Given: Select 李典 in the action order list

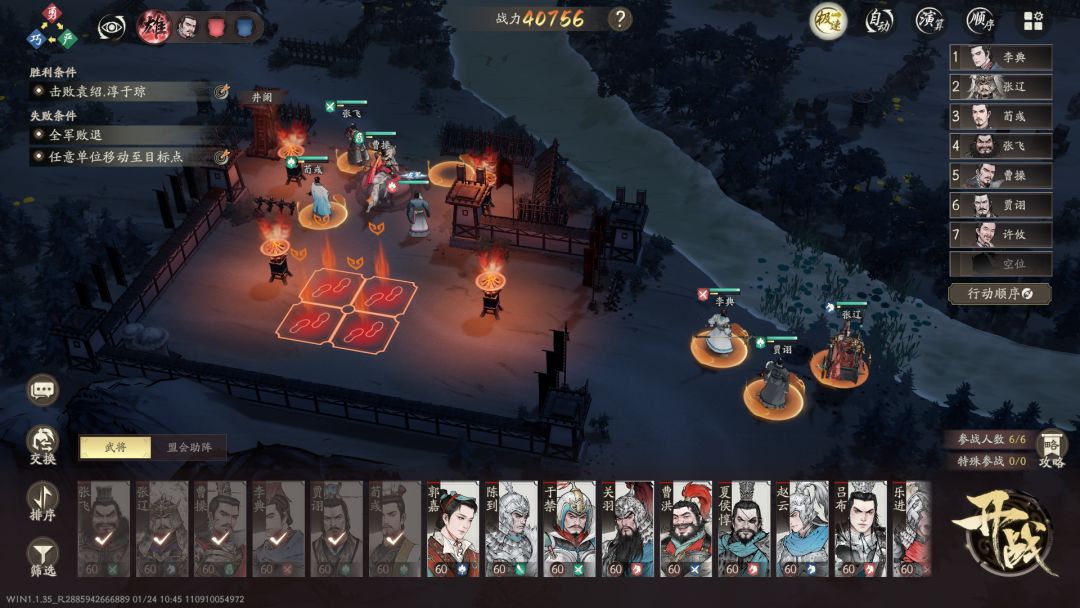Looking at the screenshot, I should point(1000,58).
